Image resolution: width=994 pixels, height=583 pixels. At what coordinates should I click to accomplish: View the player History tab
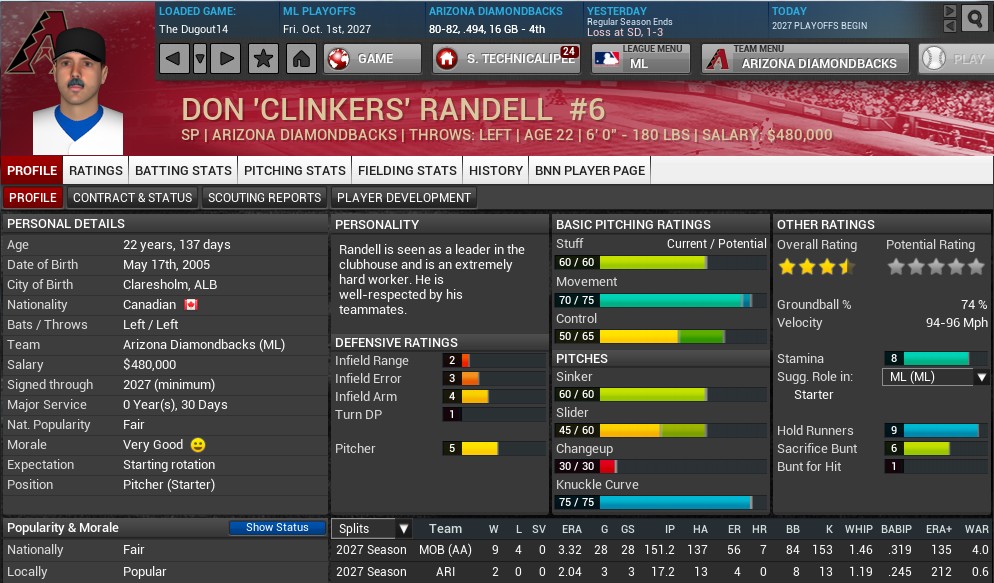pos(496,170)
